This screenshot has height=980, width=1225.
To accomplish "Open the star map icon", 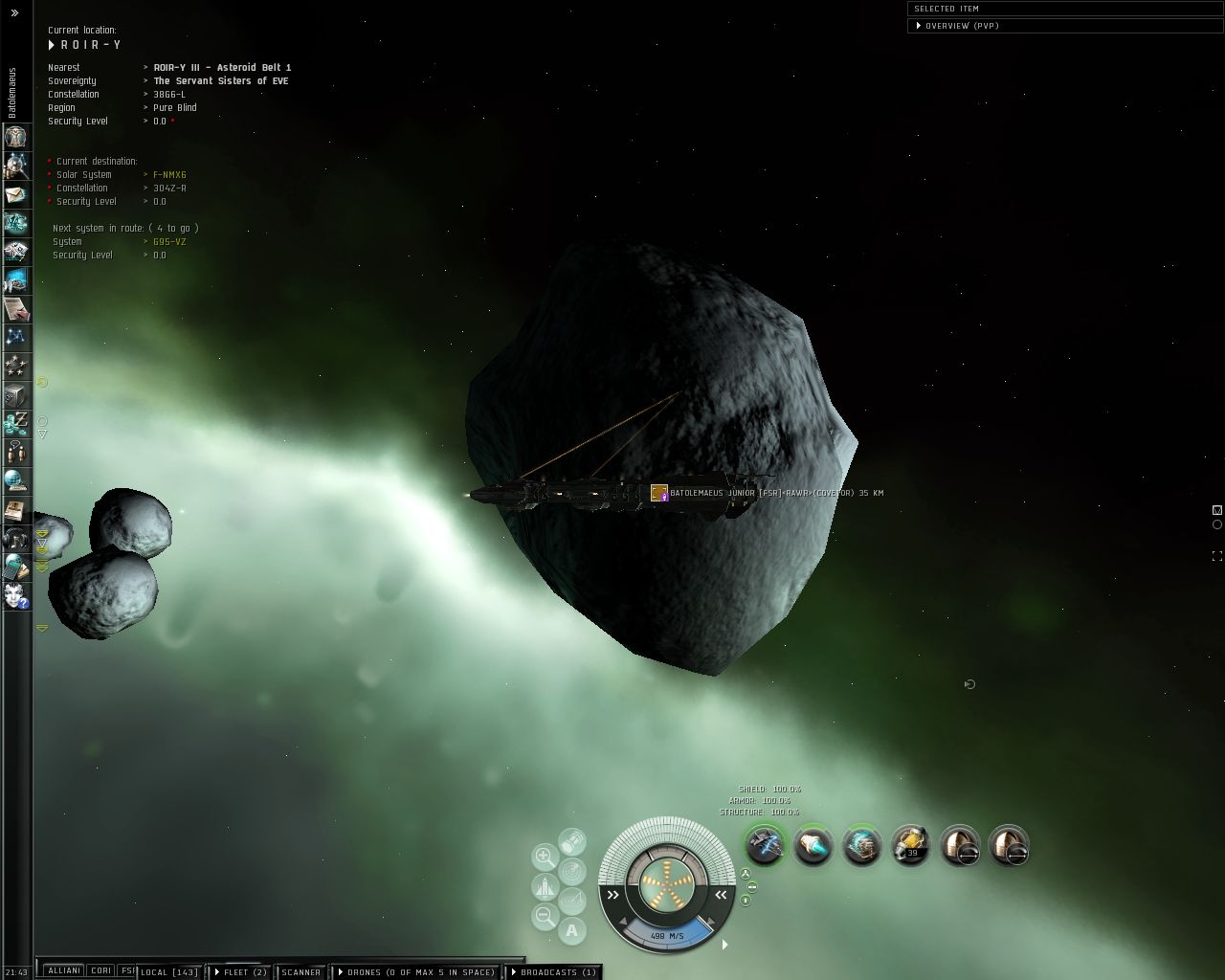I will tap(16, 337).
